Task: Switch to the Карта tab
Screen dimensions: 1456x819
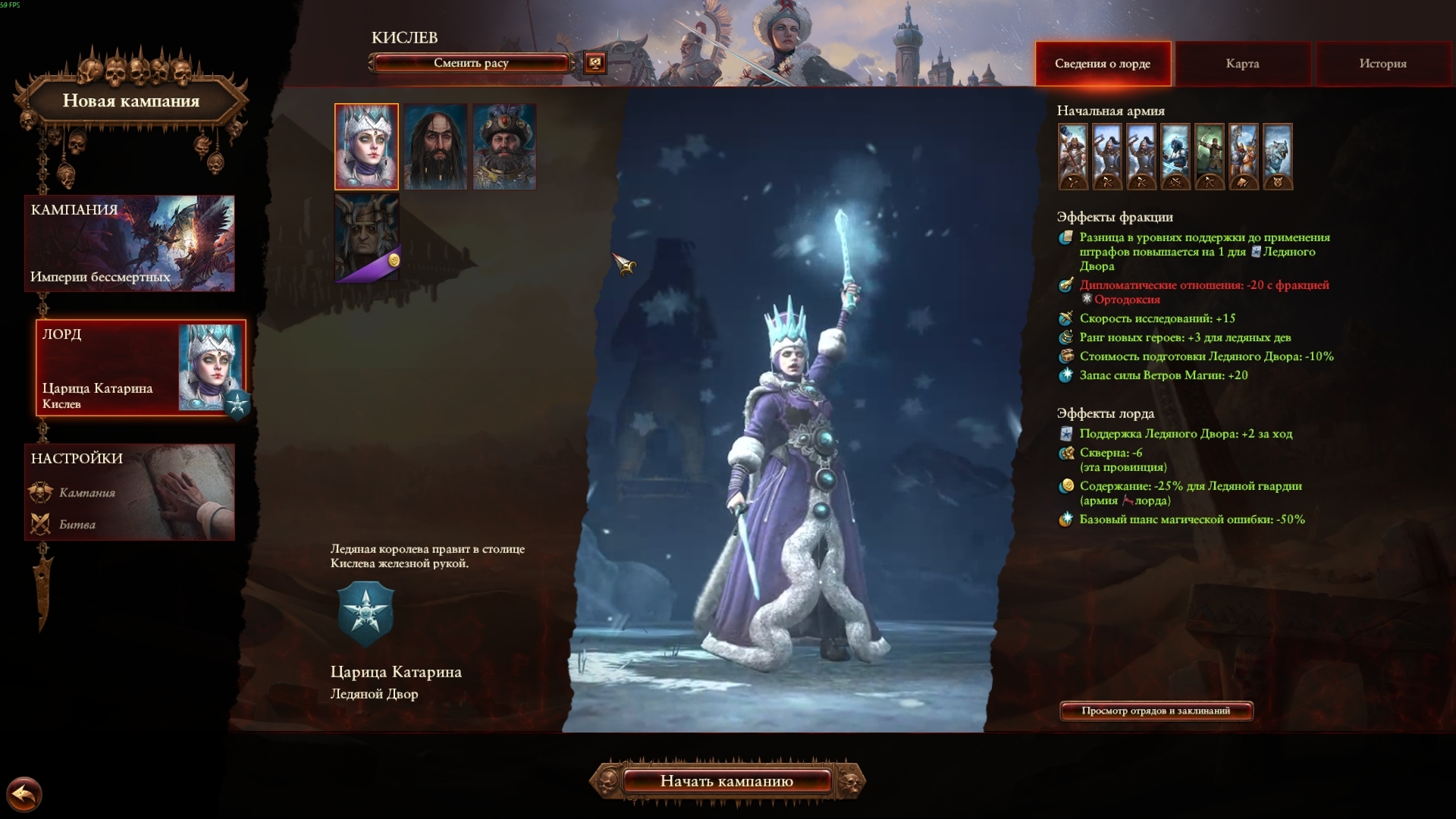Action: point(1242,64)
